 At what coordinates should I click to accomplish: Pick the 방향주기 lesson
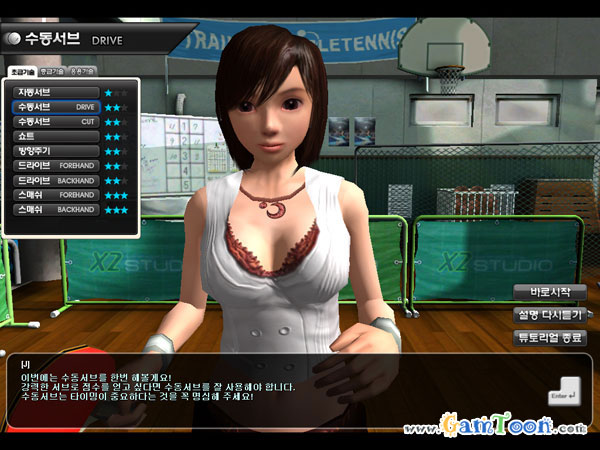(x=55, y=151)
